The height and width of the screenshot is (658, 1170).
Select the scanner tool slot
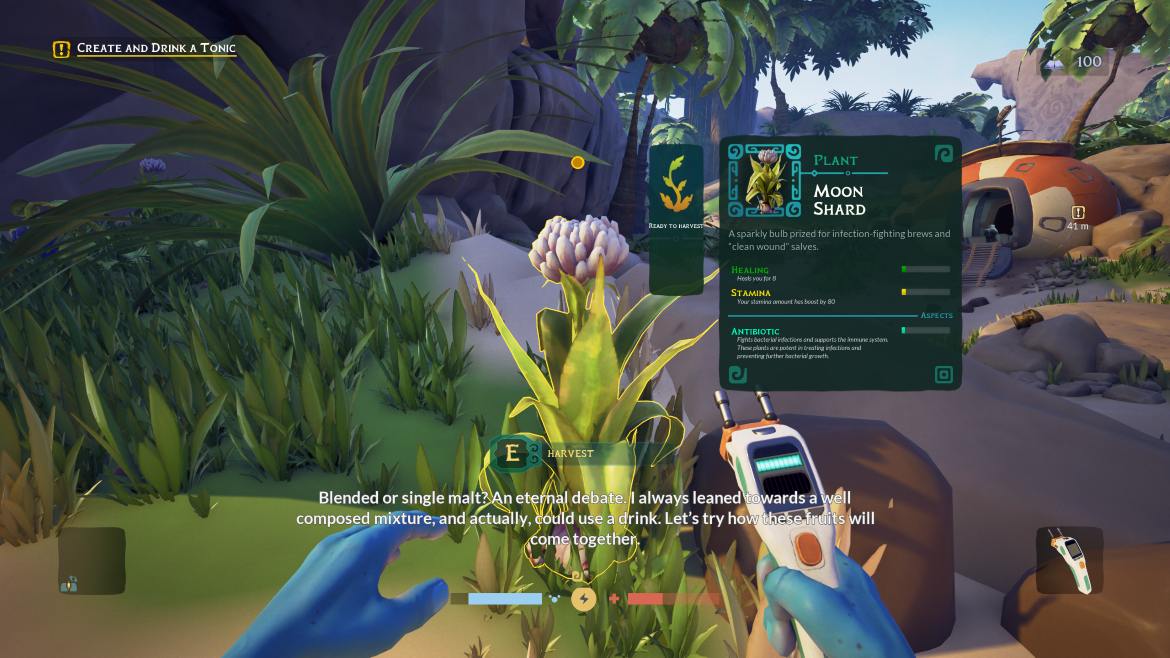tap(1069, 561)
